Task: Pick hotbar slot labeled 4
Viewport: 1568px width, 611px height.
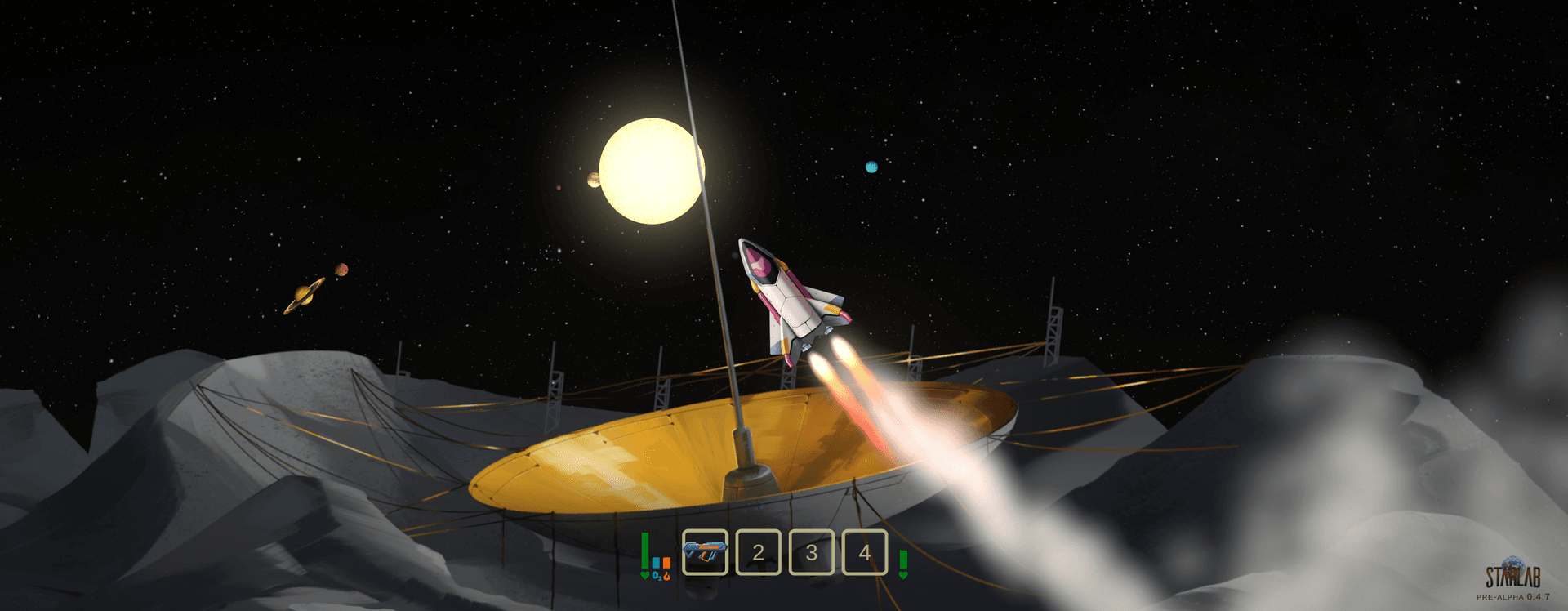Action: (864, 552)
